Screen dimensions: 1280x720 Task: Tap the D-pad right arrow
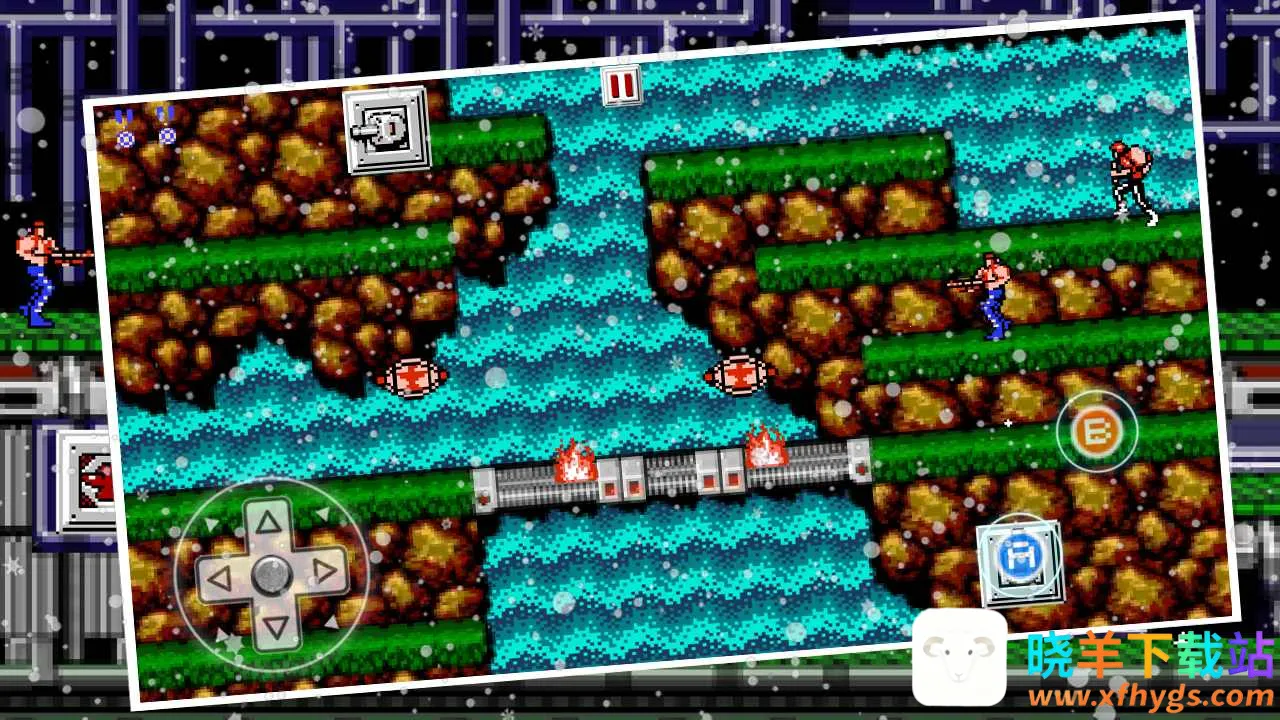point(322,571)
